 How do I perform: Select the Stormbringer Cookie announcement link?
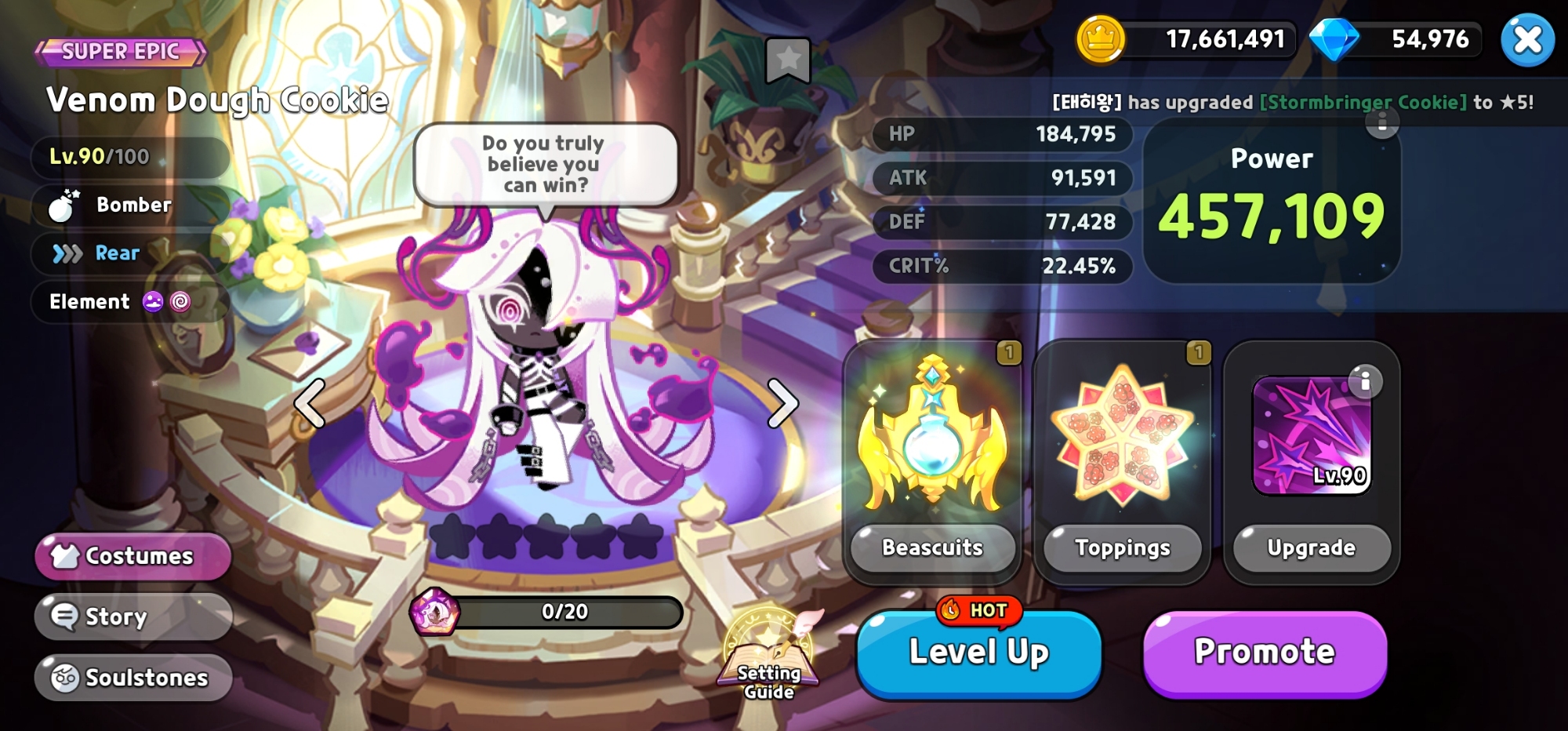1363,102
